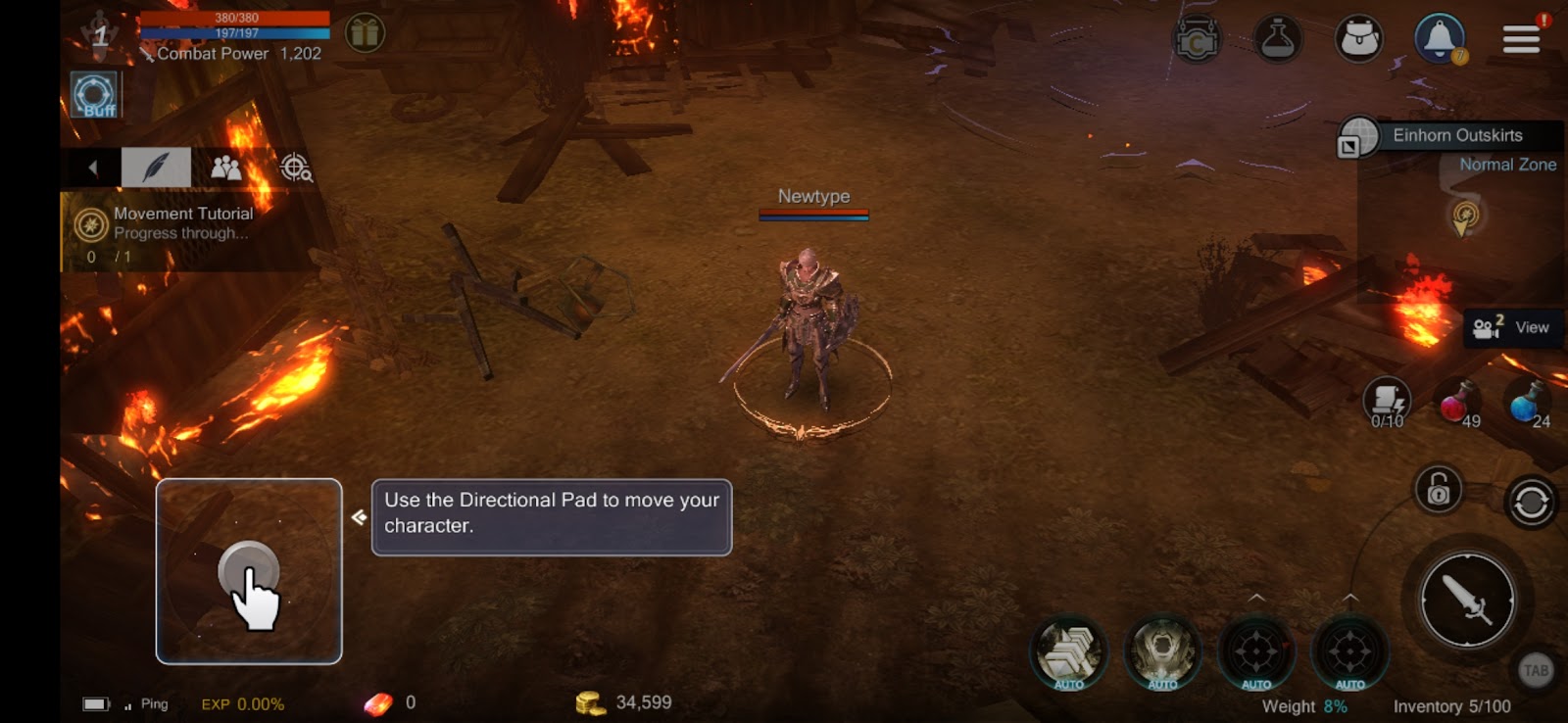Open the potion flask menu
This screenshot has height=723, width=1568.
pyautogui.click(x=1278, y=40)
